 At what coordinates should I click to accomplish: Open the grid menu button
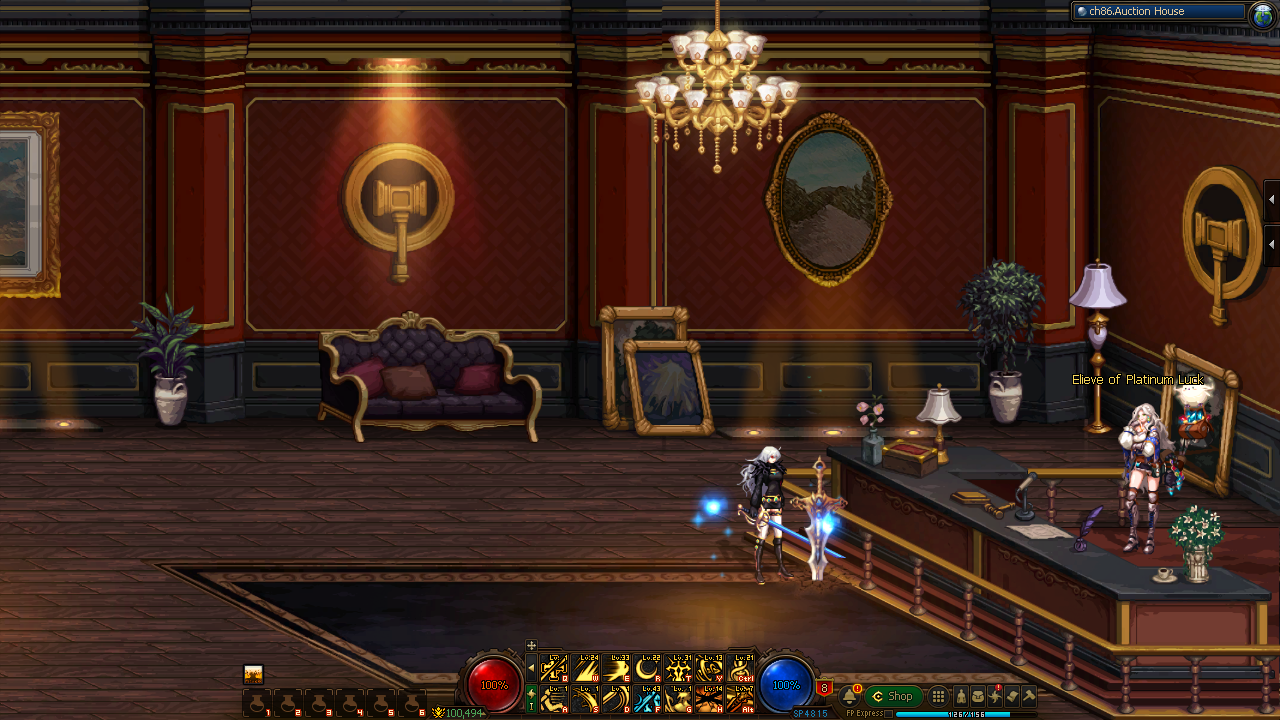(x=938, y=696)
